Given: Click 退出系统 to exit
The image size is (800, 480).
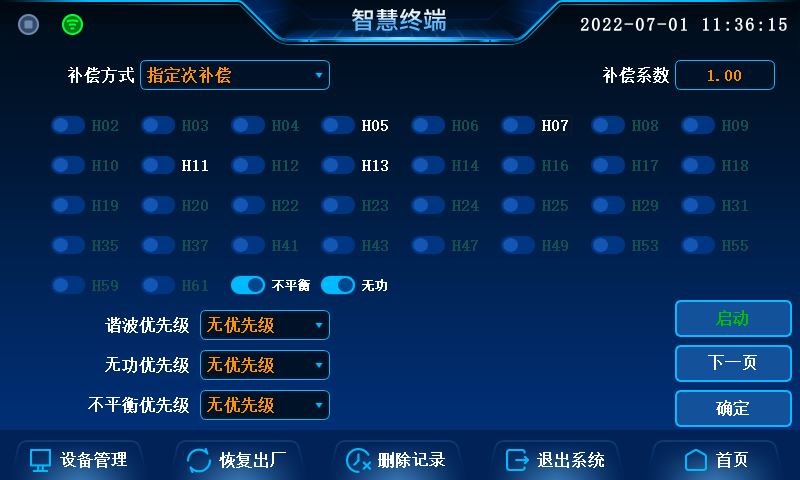Looking at the screenshot, I should coord(556,460).
